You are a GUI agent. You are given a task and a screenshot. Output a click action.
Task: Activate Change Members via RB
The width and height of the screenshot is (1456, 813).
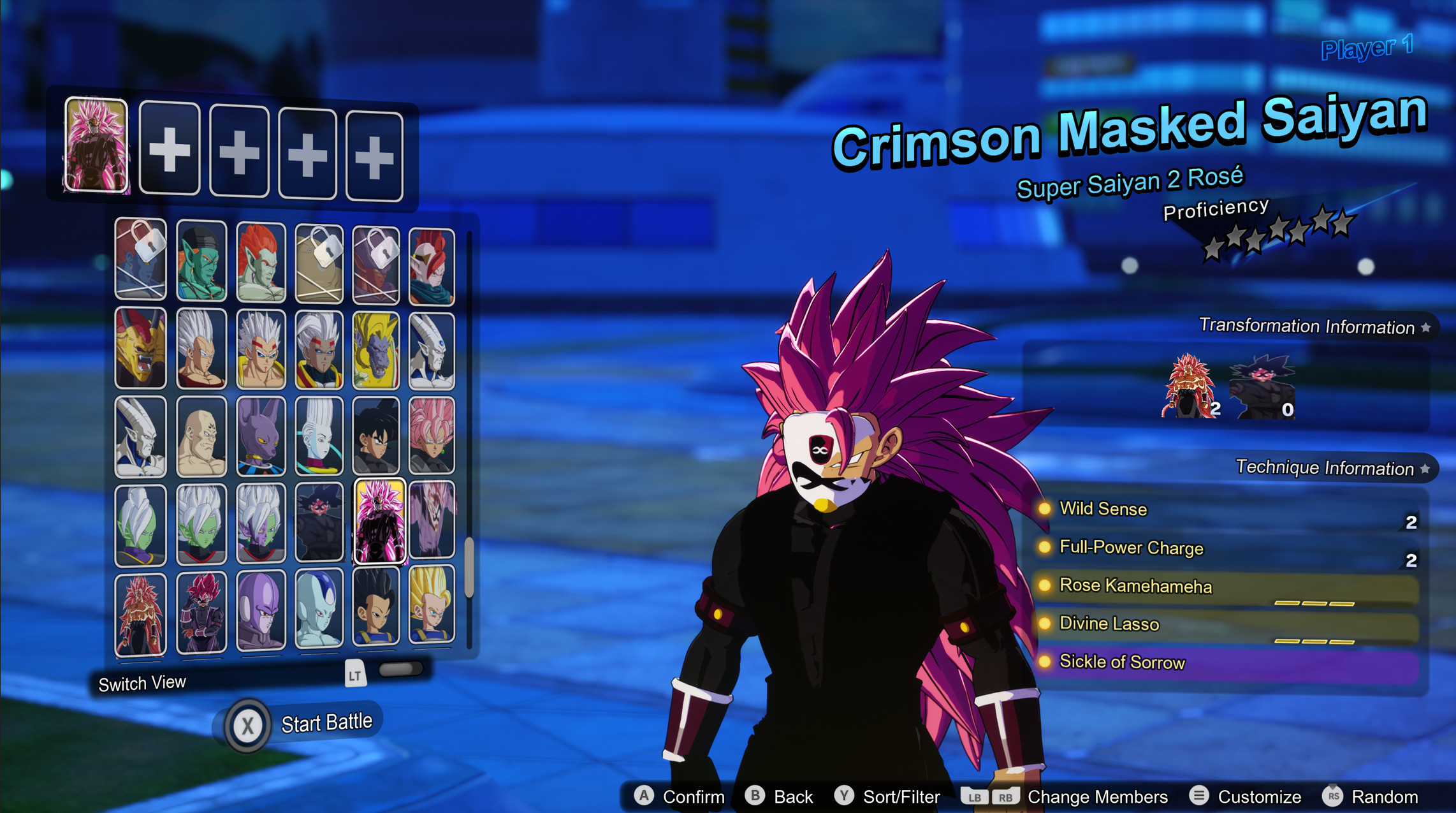(1005, 795)
